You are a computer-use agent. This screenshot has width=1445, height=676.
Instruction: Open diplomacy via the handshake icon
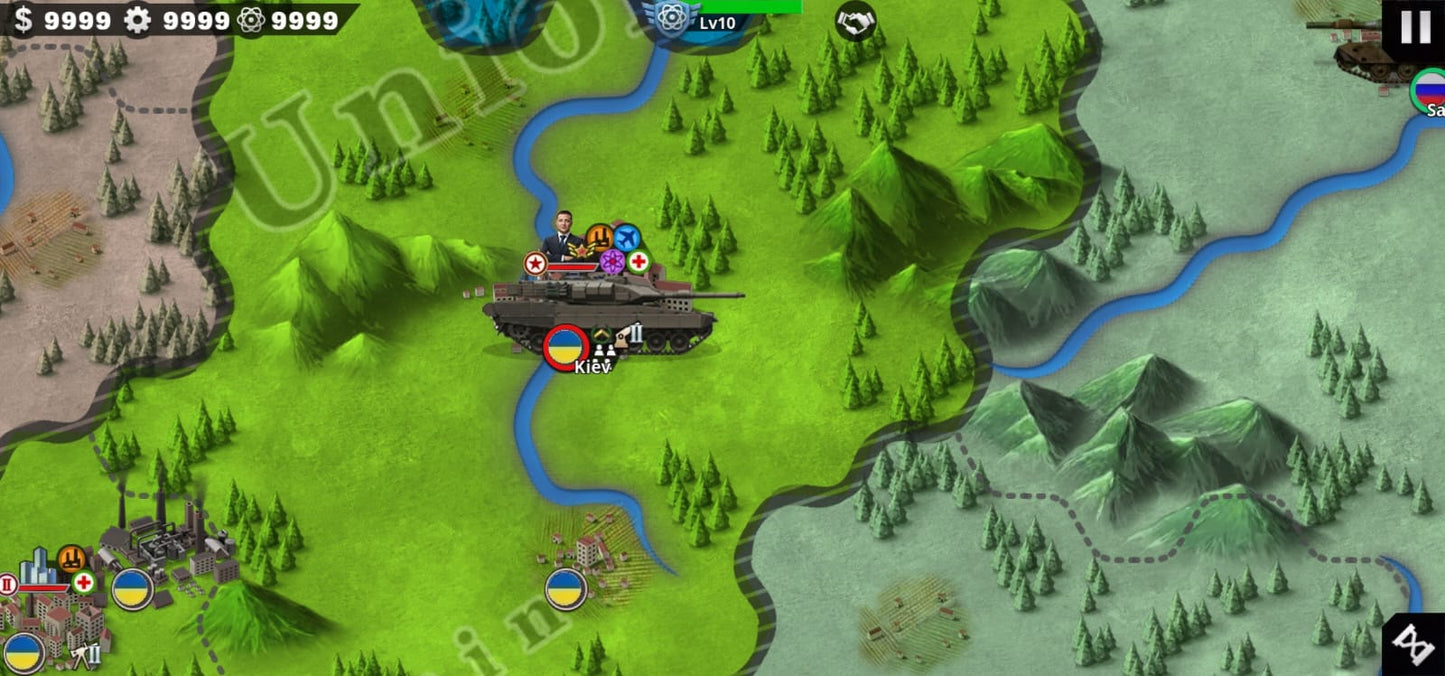pyautogui.click(x=856, y=21)
